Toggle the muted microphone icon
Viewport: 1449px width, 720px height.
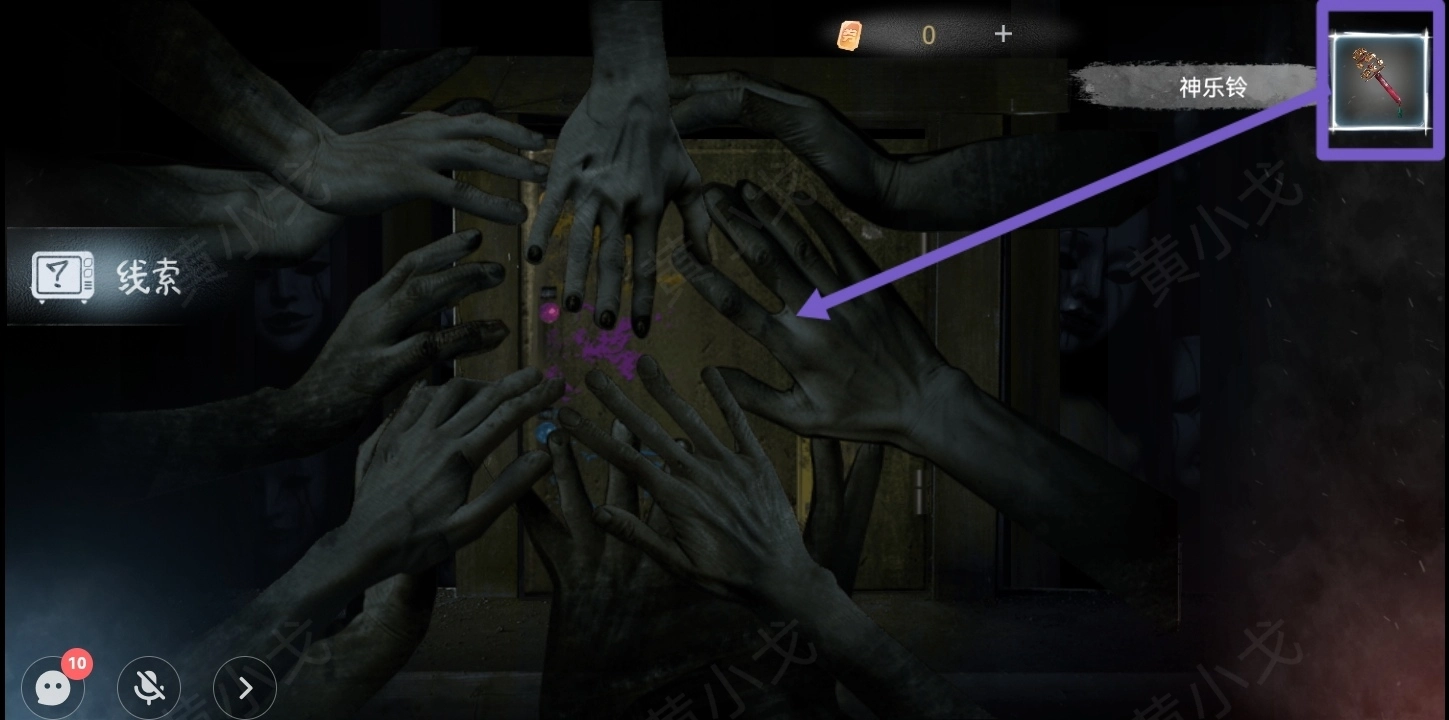(149, 687)
